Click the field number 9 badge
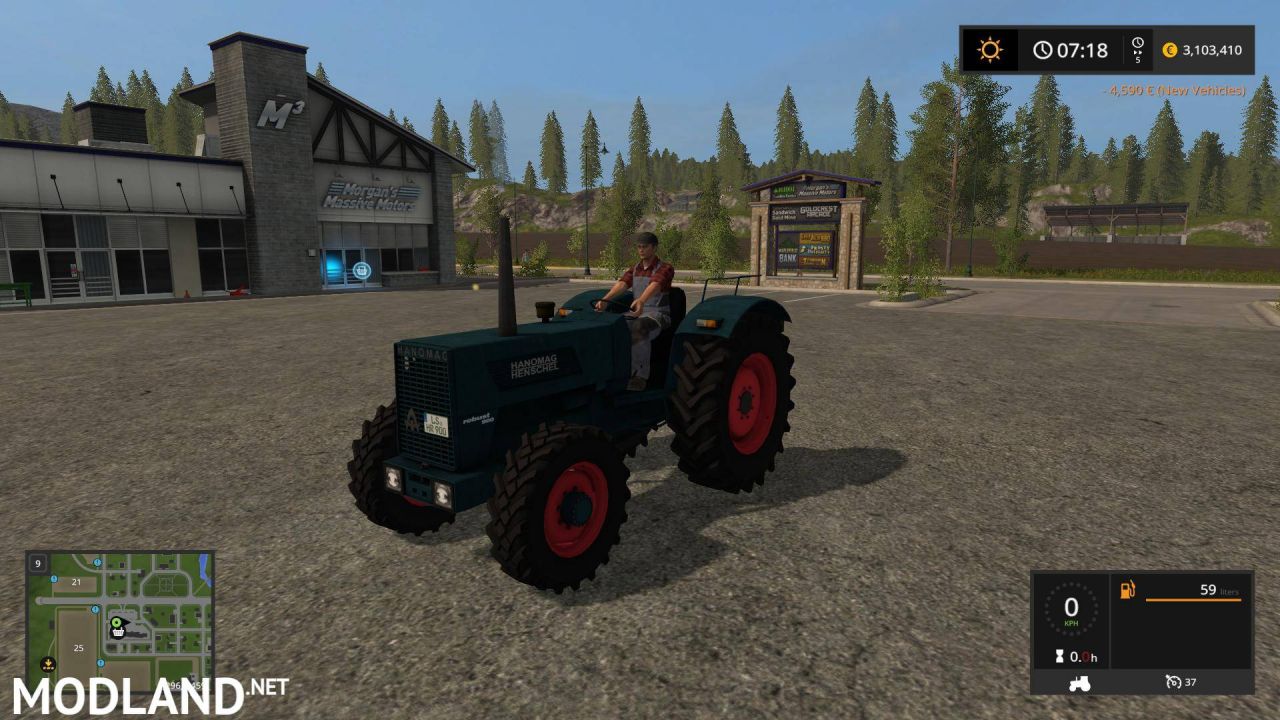The width and height of the screenshot is (1280, 720). point(38,564)
